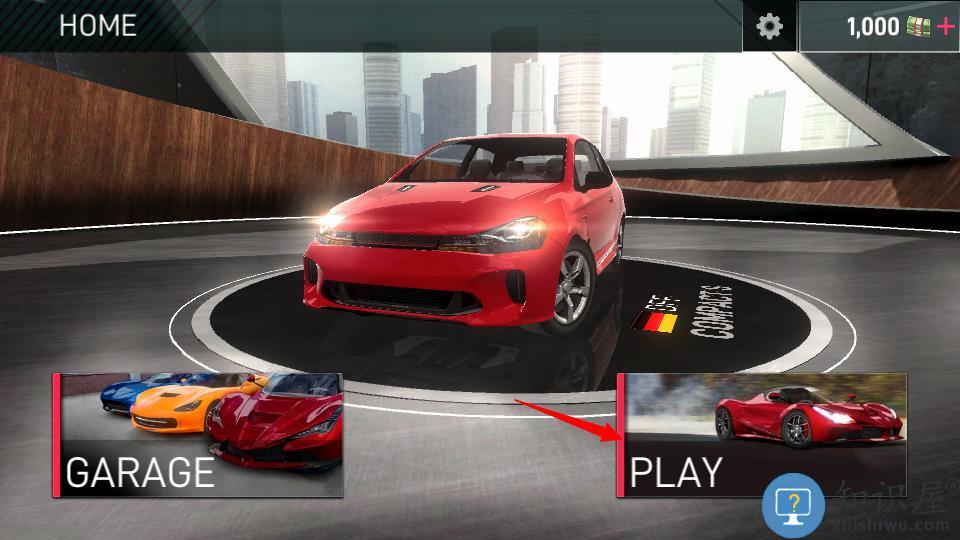Add more cash with the pink plus
This screenshot has height=540, width=960.
944,27
